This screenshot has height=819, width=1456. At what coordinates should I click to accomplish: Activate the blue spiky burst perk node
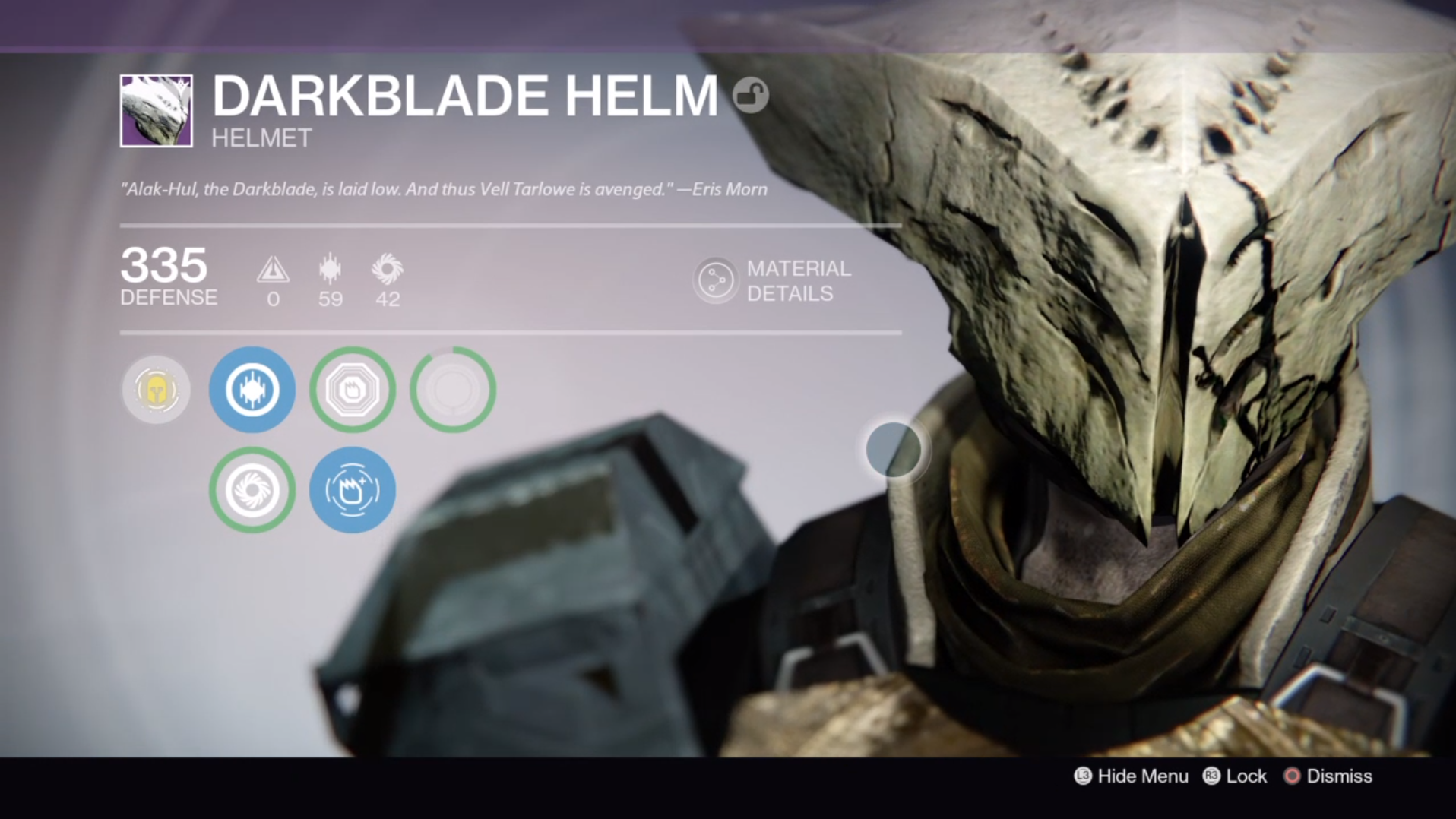coord(252,390)
